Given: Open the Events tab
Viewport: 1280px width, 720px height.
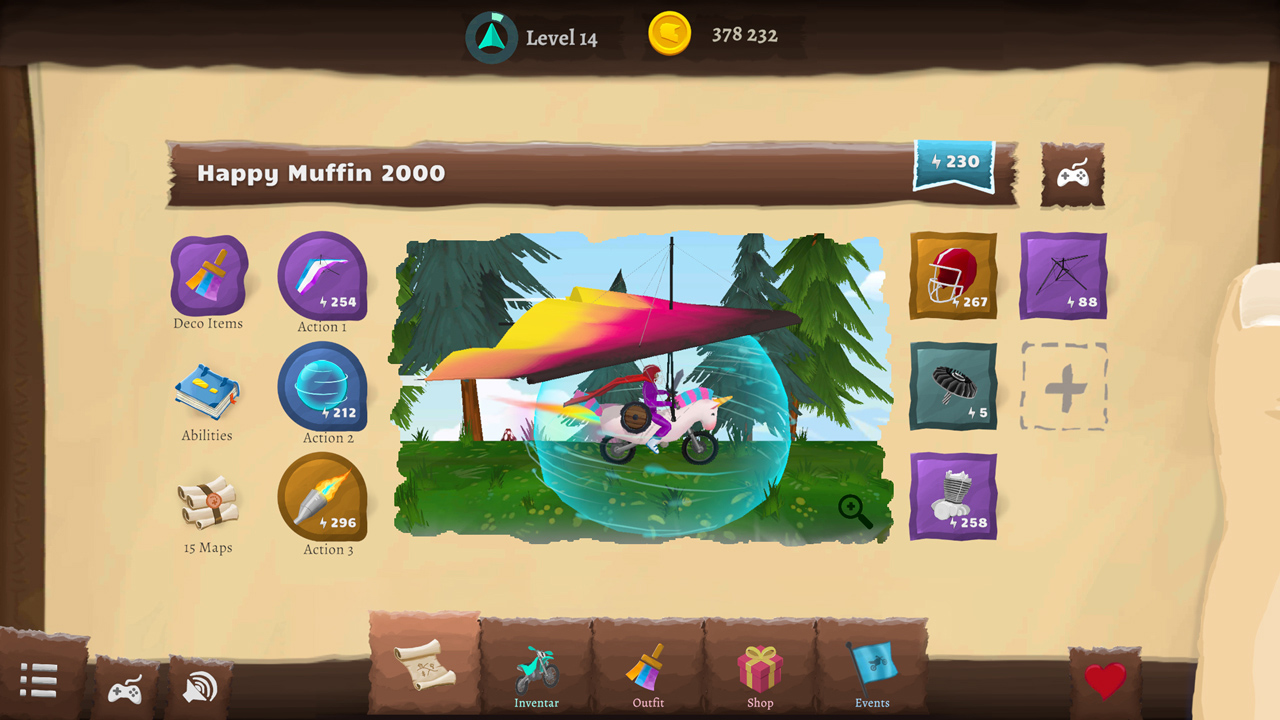Looking at the screenshot, I should (x=871, y=675).
